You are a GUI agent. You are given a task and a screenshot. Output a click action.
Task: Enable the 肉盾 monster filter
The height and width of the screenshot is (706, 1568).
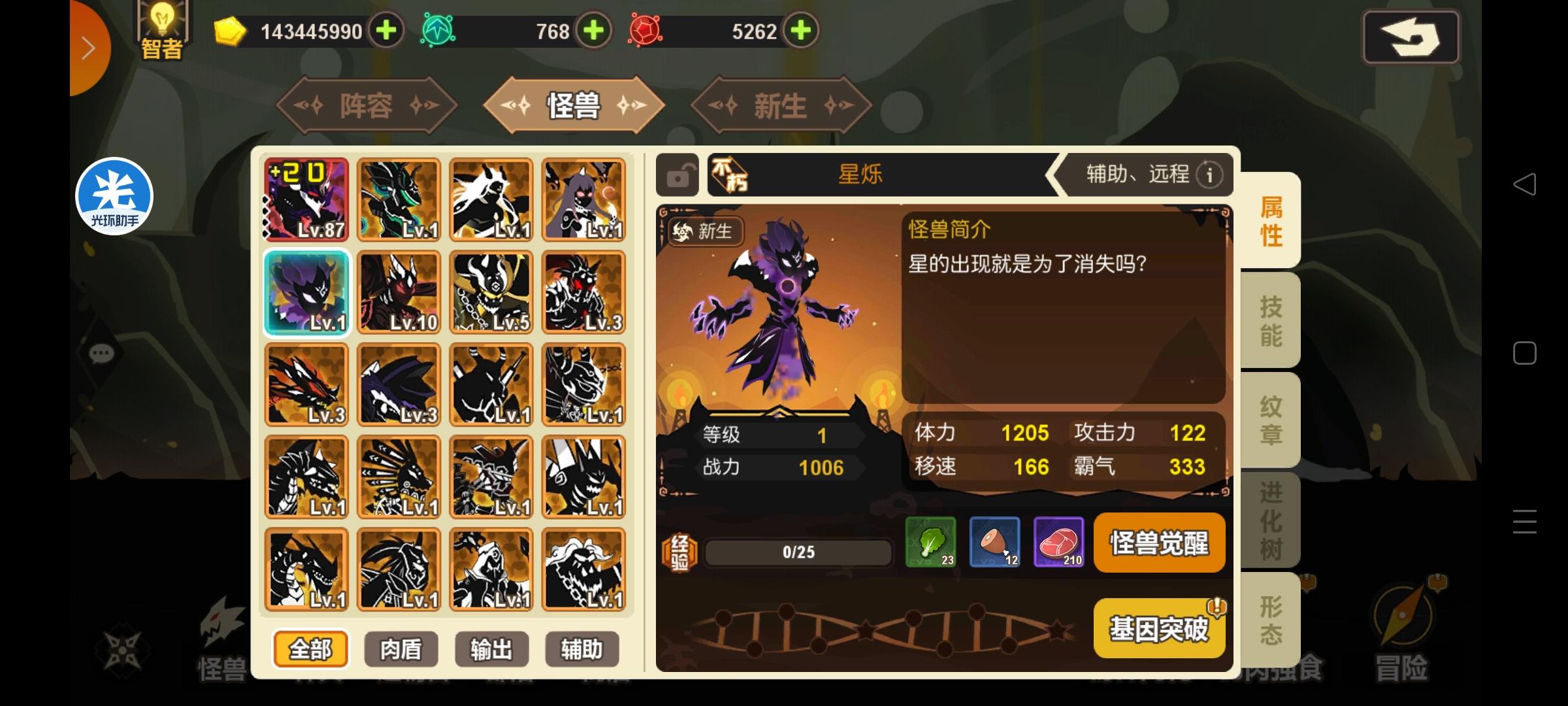pyautogui.click(x=400, y=649)
